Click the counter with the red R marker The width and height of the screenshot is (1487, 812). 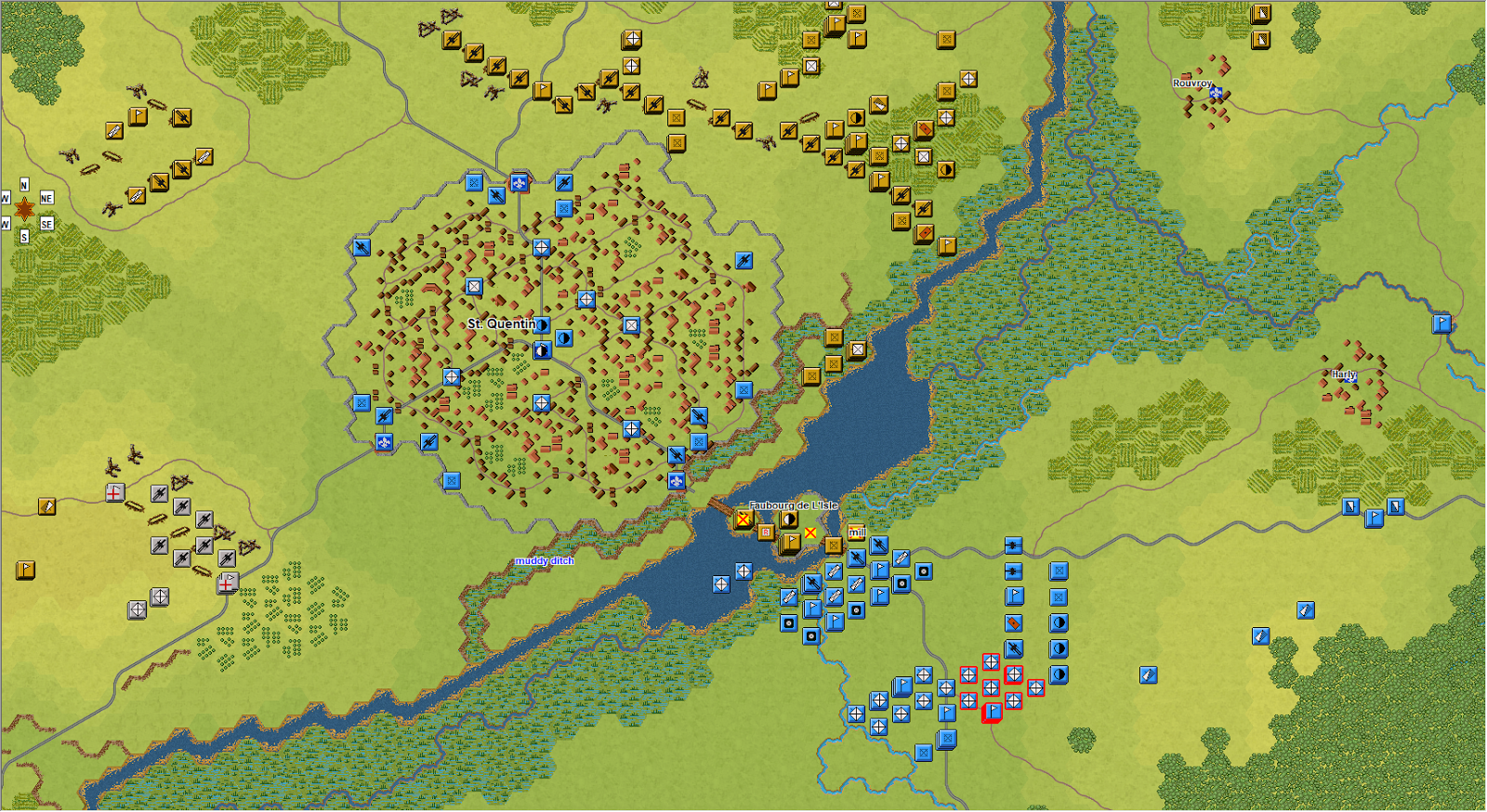click(765, 531)
